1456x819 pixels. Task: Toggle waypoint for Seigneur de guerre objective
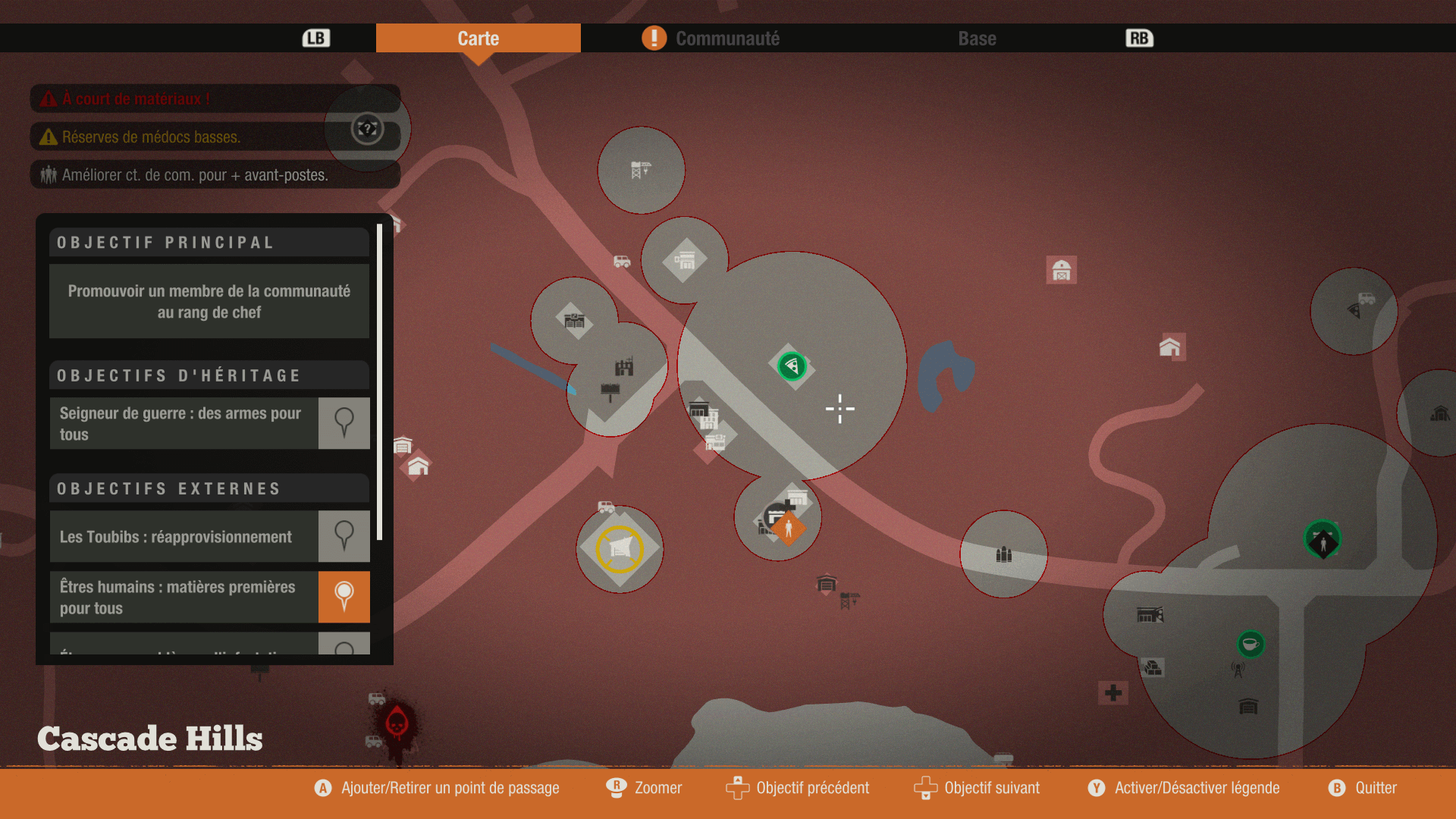[x=344, y=423]
